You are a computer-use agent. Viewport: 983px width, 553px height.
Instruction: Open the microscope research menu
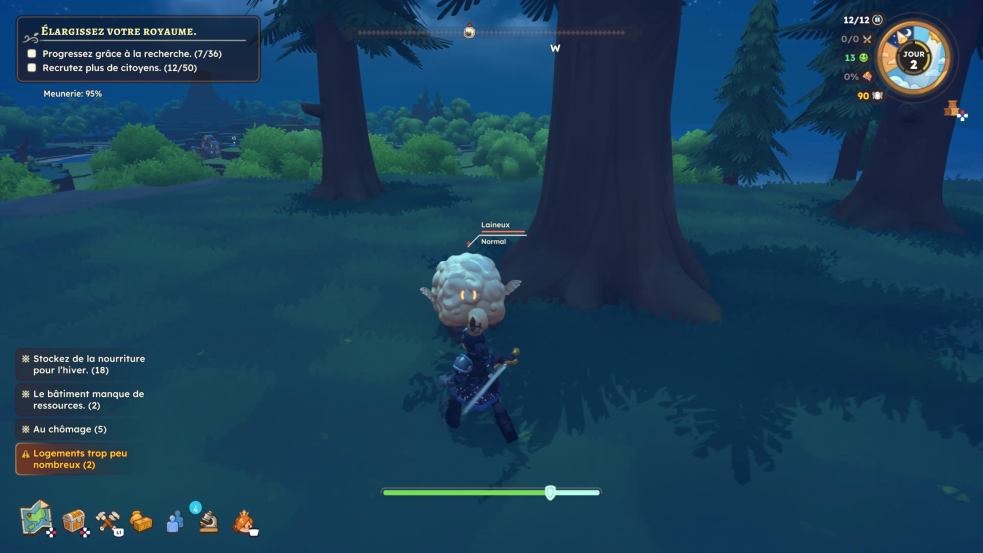(208, 521)
